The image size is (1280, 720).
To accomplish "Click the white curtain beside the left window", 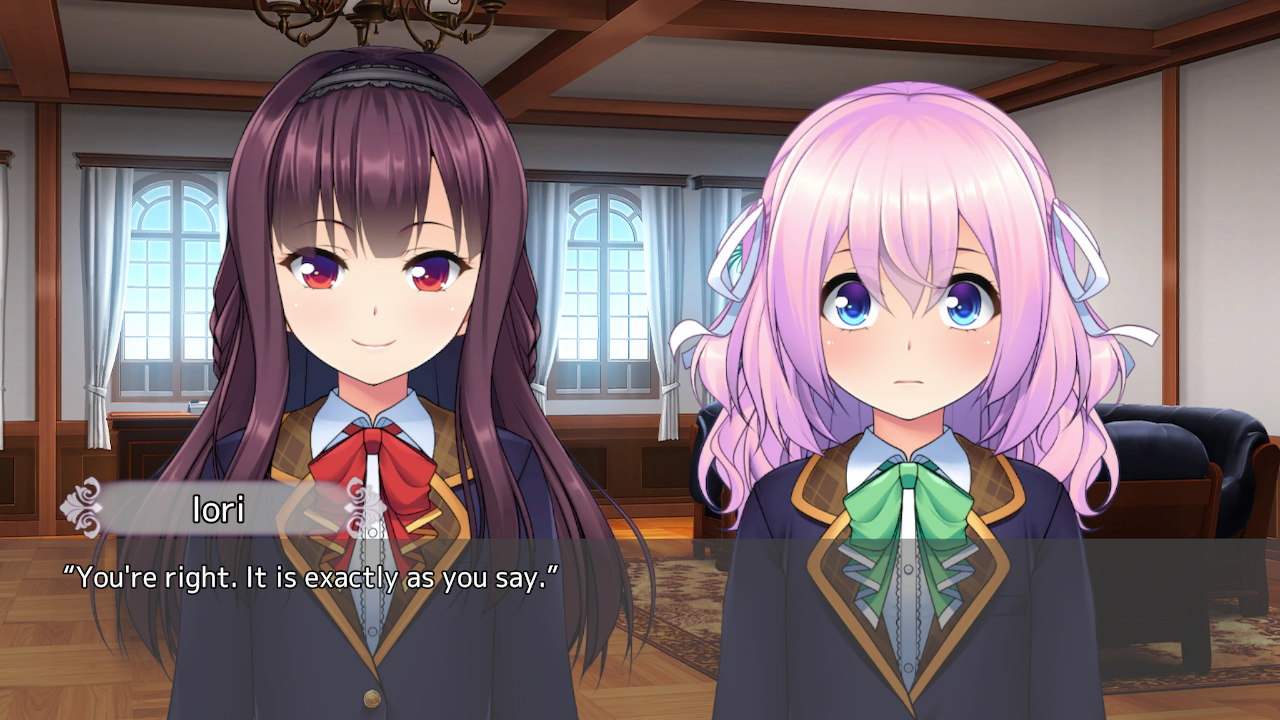I will click(x=95, y=300).
